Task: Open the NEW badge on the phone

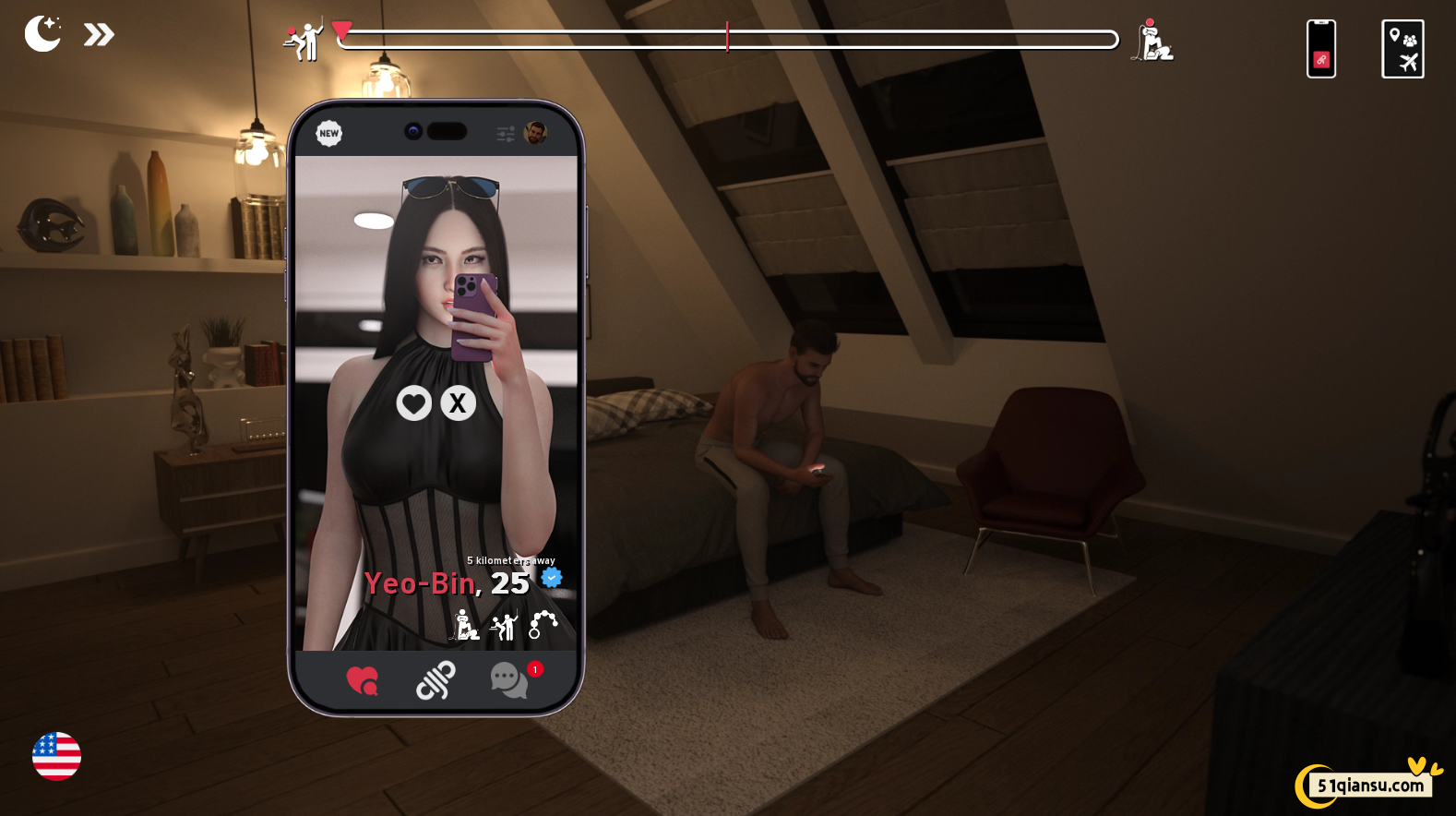Action: (x=328, y=134)
